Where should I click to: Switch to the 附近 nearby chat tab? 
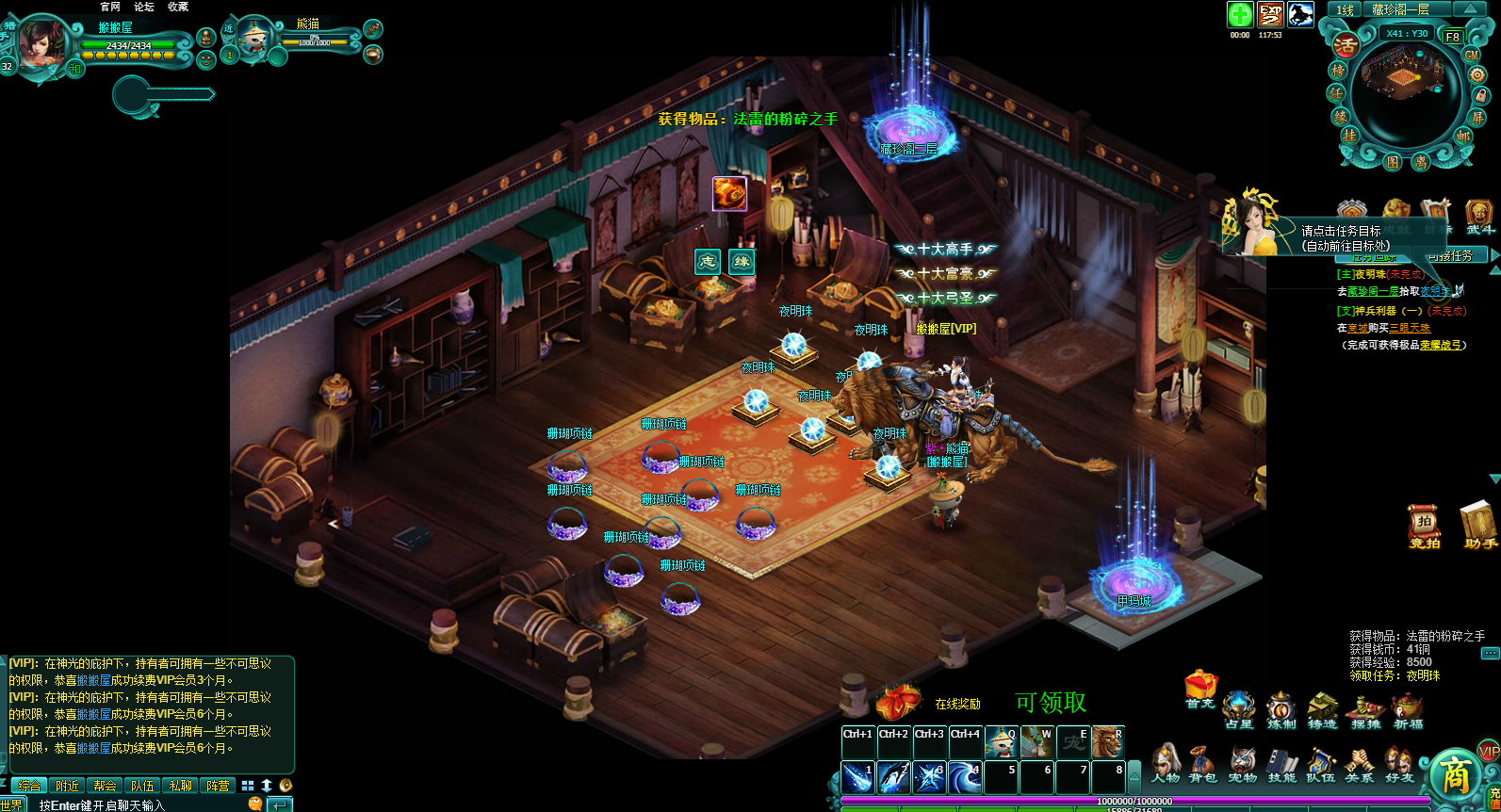pos(67,786)
